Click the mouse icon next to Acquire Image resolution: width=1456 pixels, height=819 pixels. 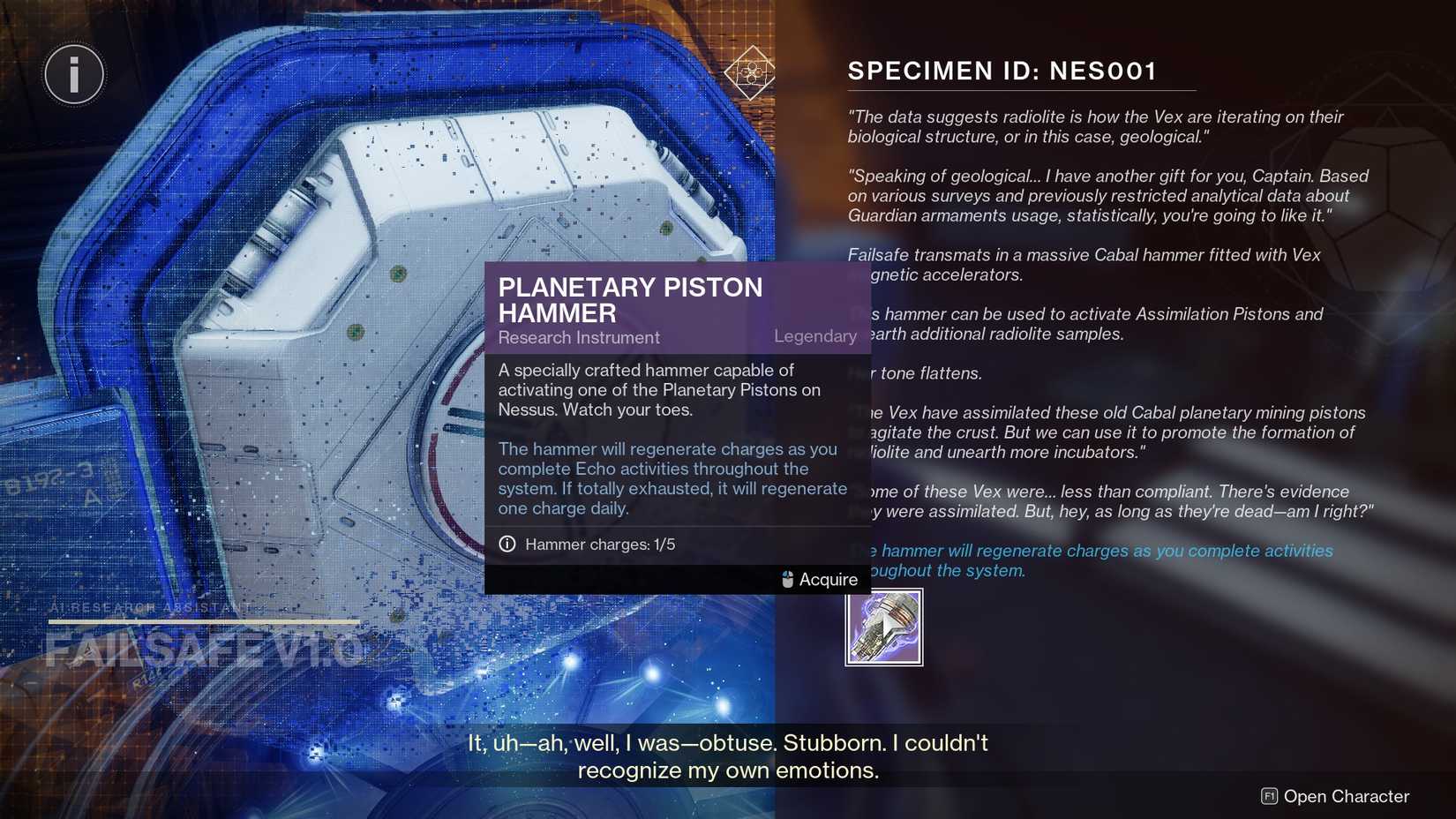click(786, 580)
